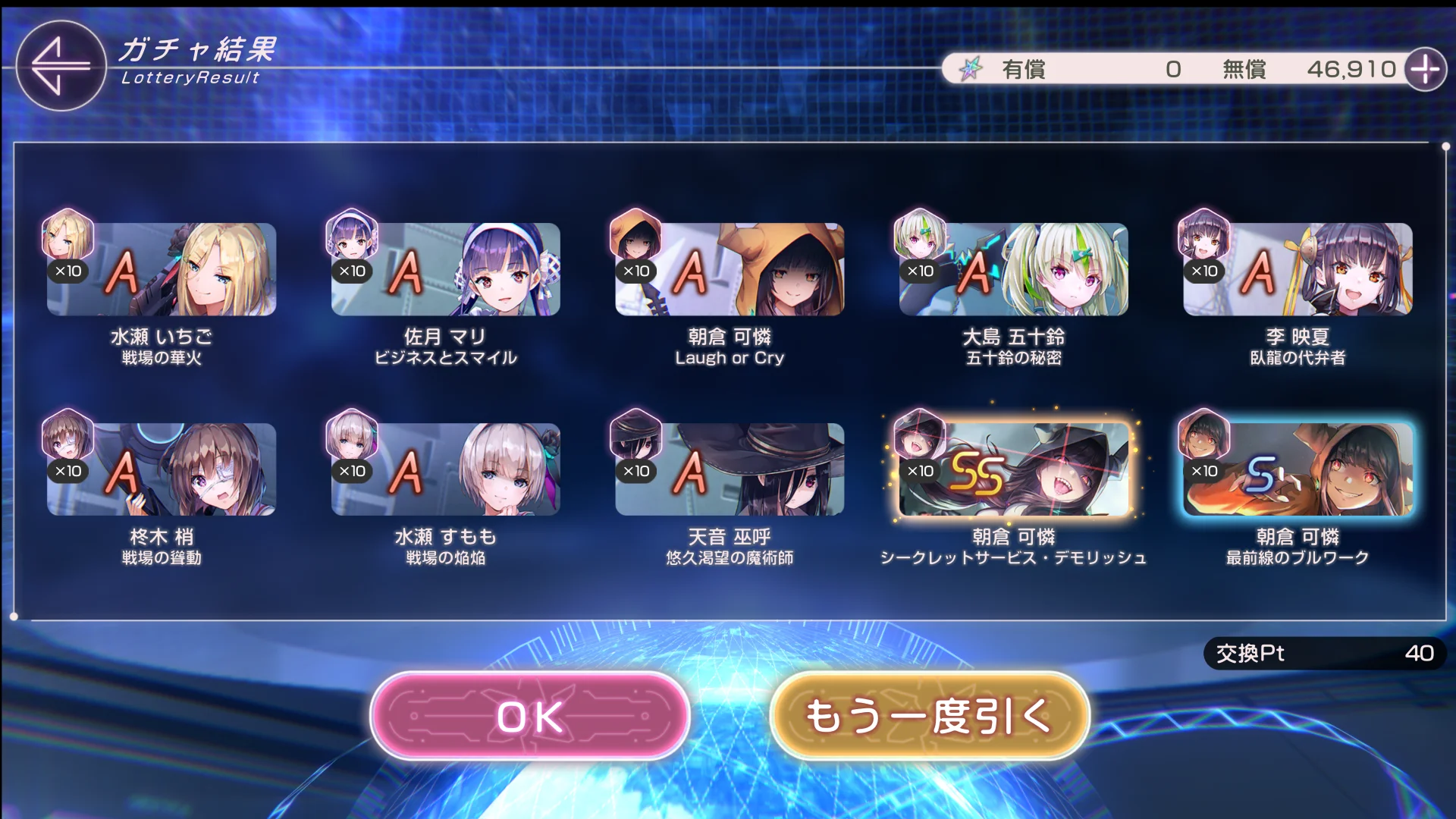
Task: Add currency with the plus button
Action: coord(1426,70)
